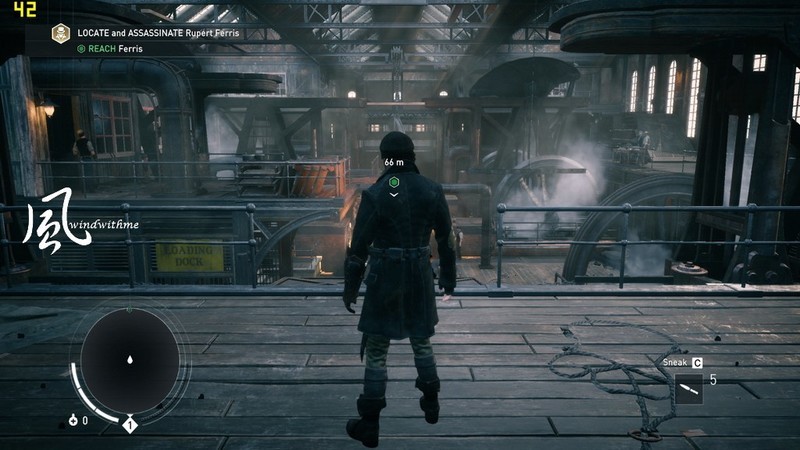
Task: Select the REACH Ferris sub-objective
Action: [x=113, y=47]
